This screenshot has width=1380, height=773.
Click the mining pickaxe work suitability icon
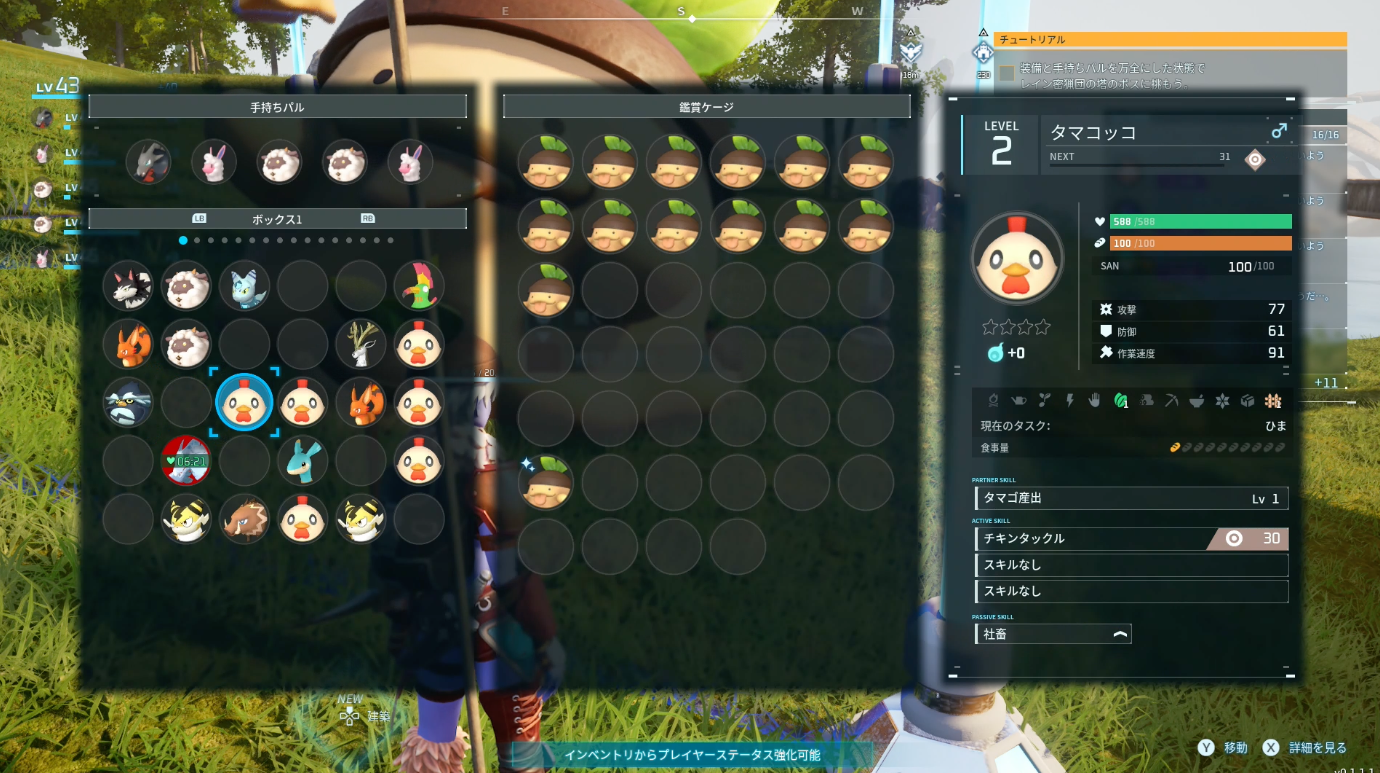[x=1171, y=400]
